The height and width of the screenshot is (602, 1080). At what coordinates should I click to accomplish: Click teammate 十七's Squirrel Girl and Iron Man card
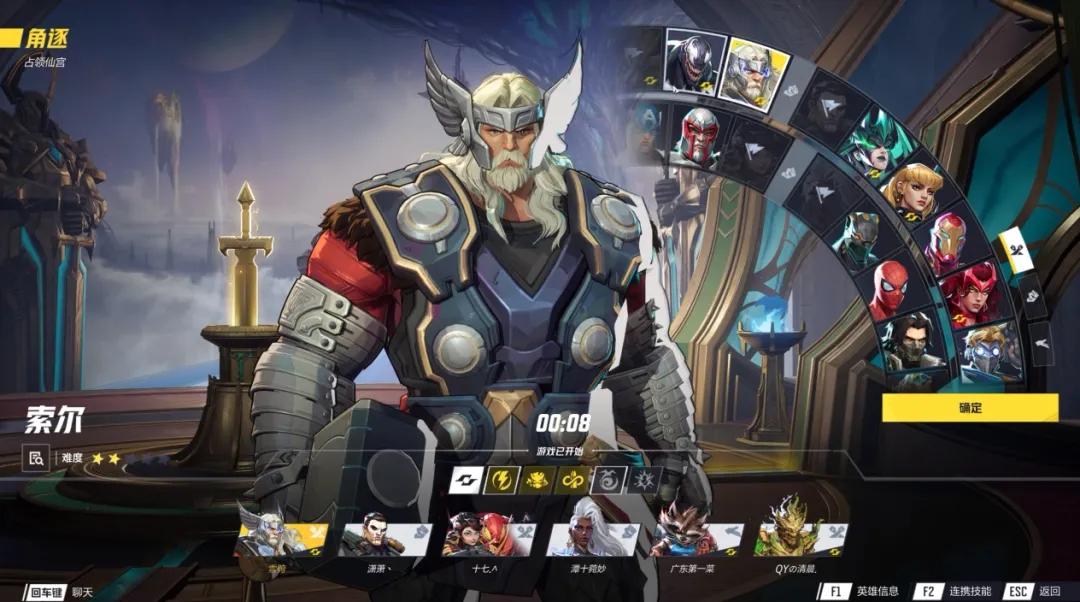[x=489, y=538]
